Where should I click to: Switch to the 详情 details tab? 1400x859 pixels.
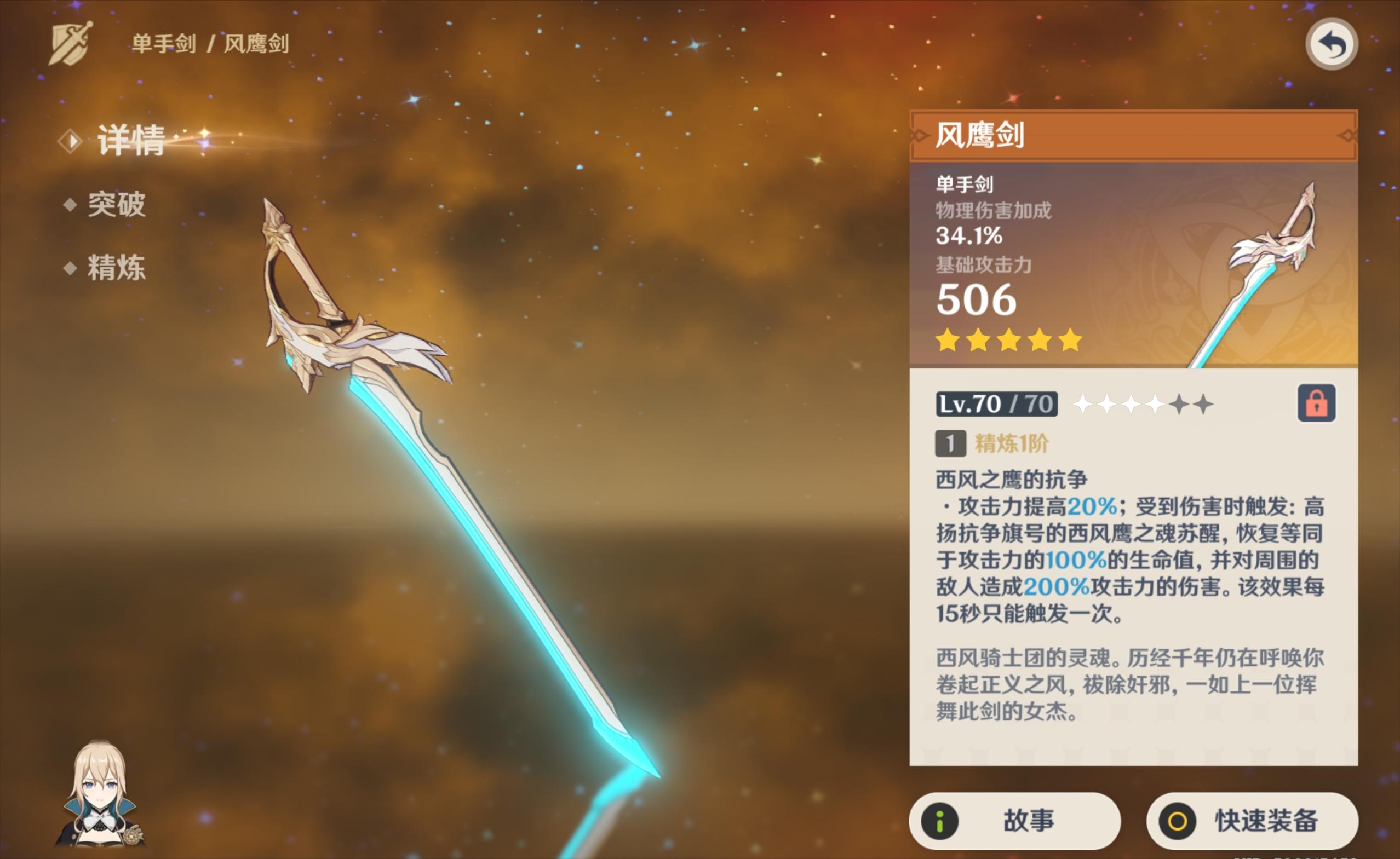coord(130,140)
